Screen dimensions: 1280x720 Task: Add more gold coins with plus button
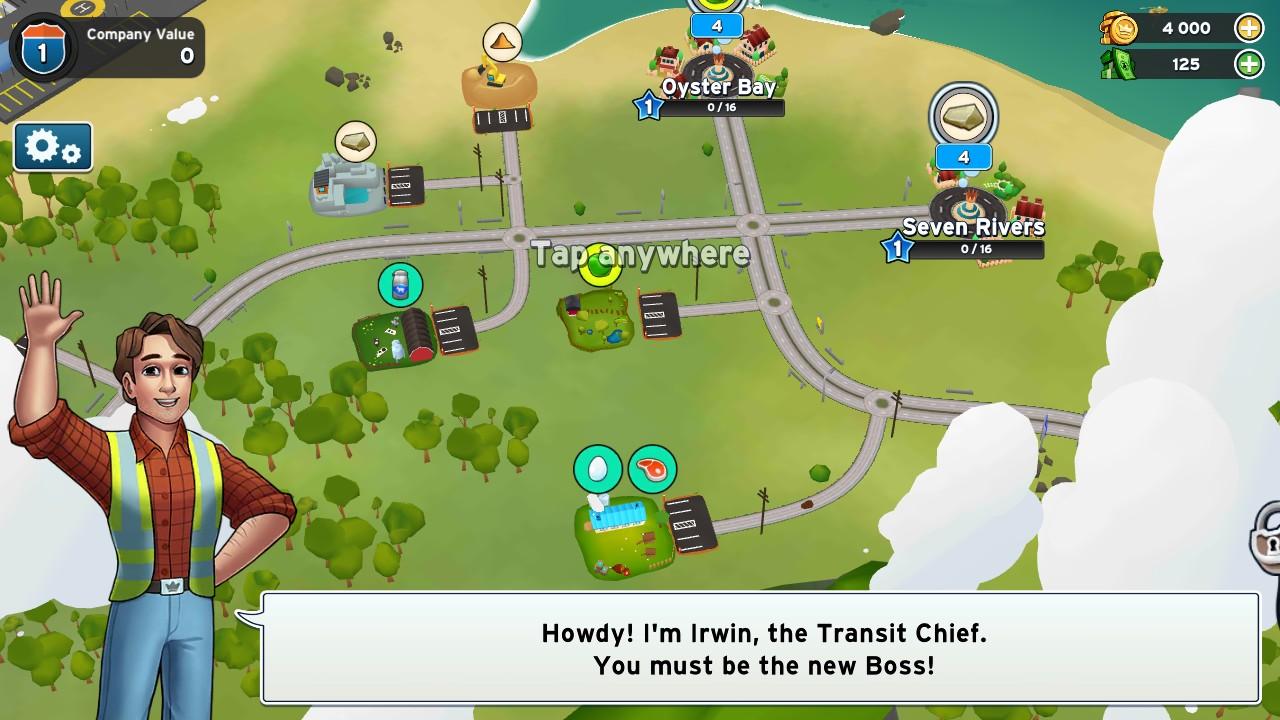point(1249,28)
